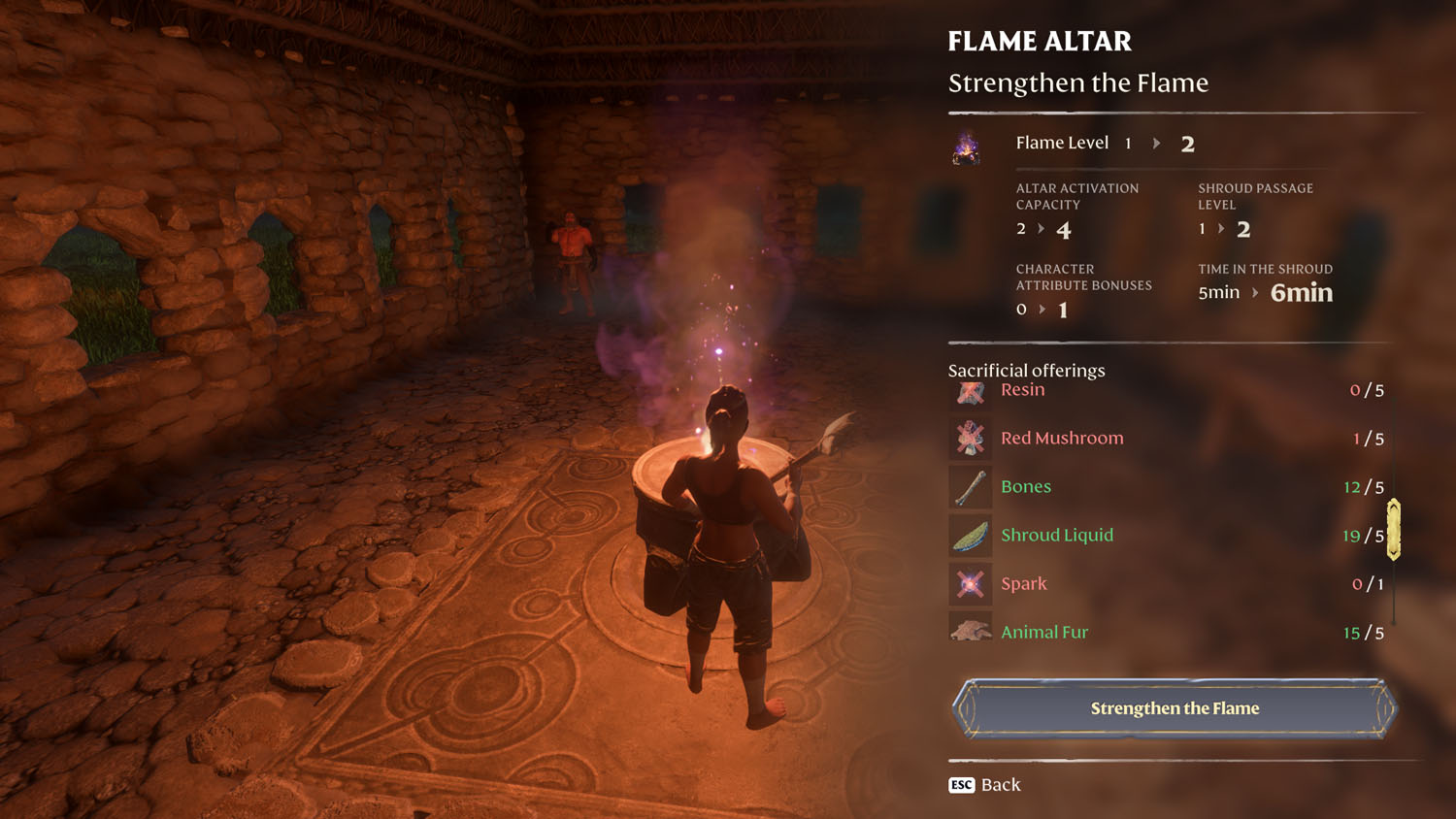Click the Bones offering icon

969,486
